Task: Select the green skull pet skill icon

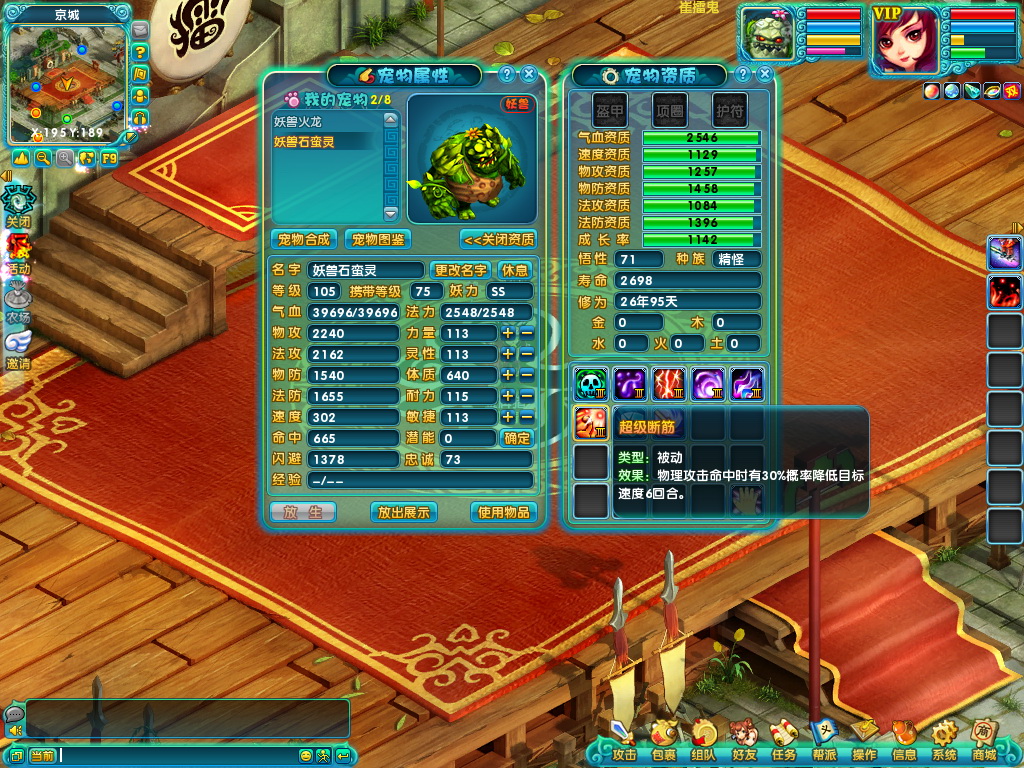Action: 591,384
